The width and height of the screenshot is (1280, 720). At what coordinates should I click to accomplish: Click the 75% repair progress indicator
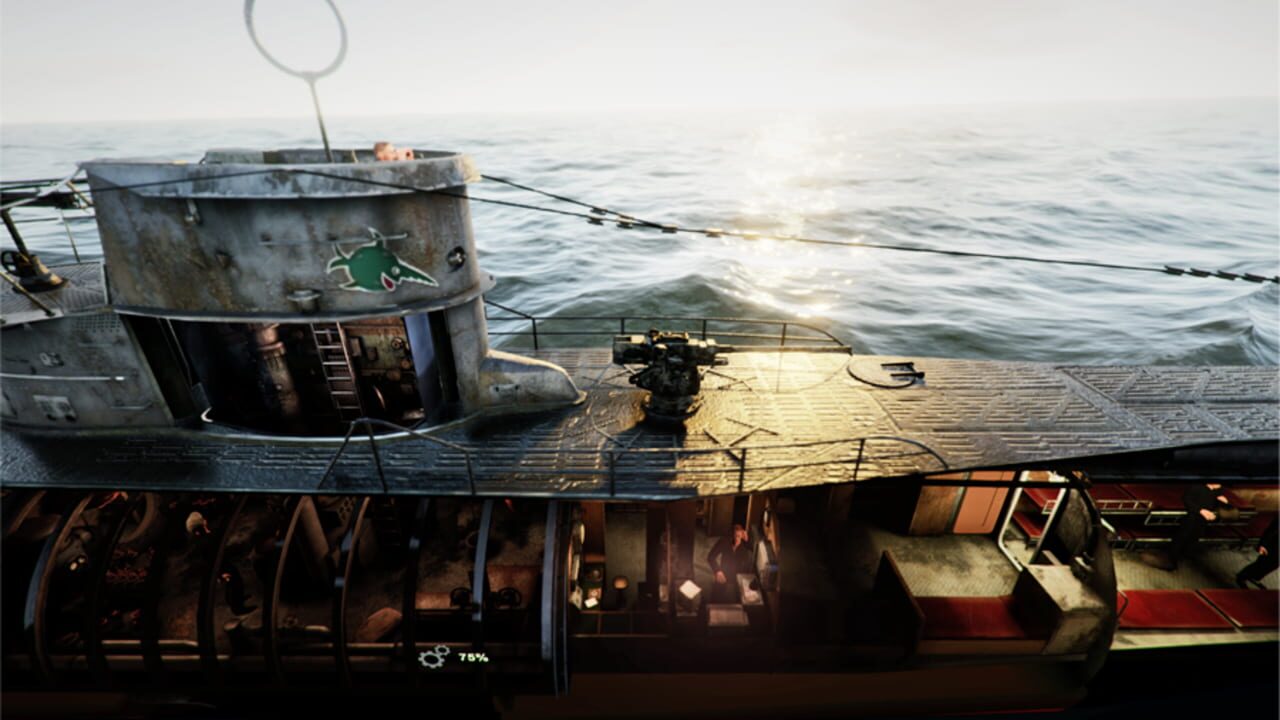tap(472, 657)
